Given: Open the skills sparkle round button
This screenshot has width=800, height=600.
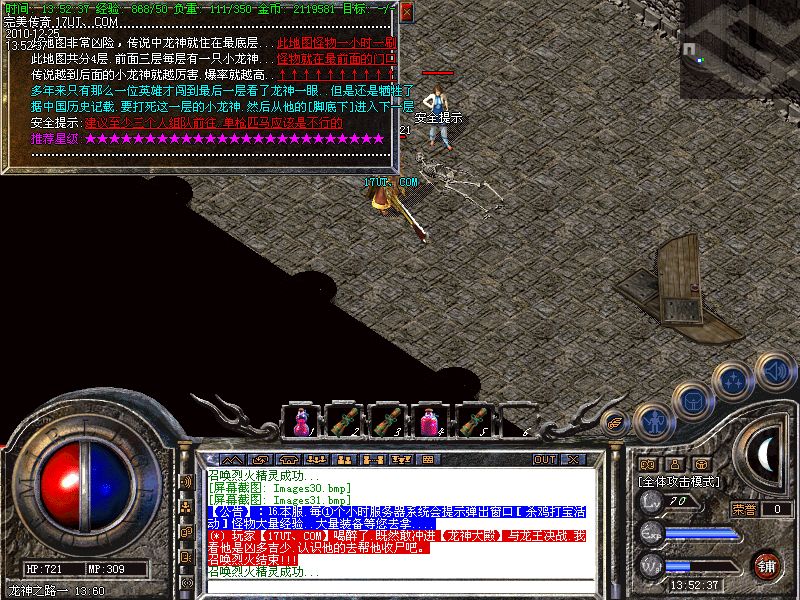Looking at the screenshot, I should pyautogui.click(x=734, y=380).
